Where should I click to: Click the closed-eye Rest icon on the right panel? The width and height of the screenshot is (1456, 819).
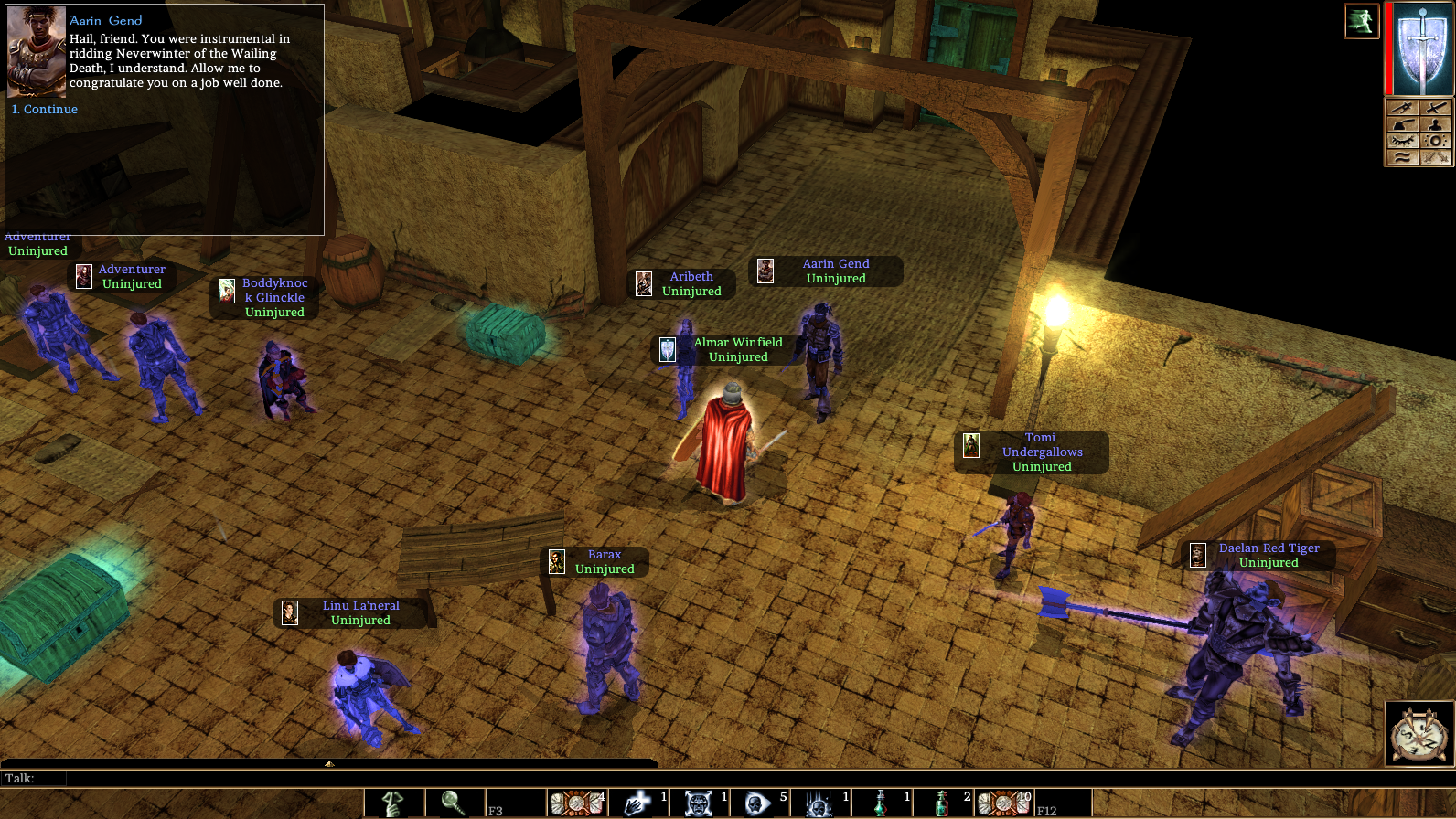(1402, 140)
